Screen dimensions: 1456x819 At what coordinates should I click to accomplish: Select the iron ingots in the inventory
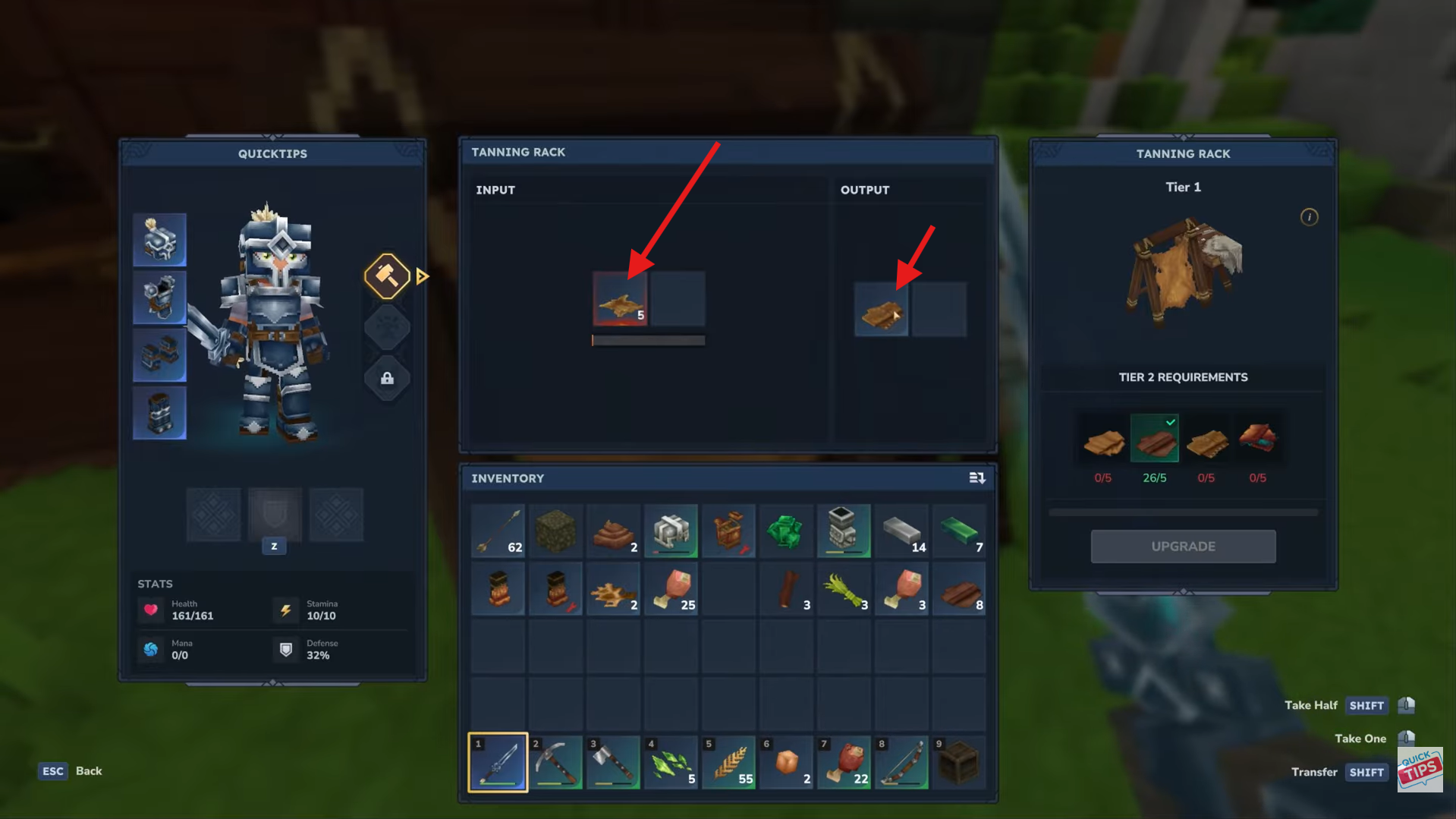[901, 531]
